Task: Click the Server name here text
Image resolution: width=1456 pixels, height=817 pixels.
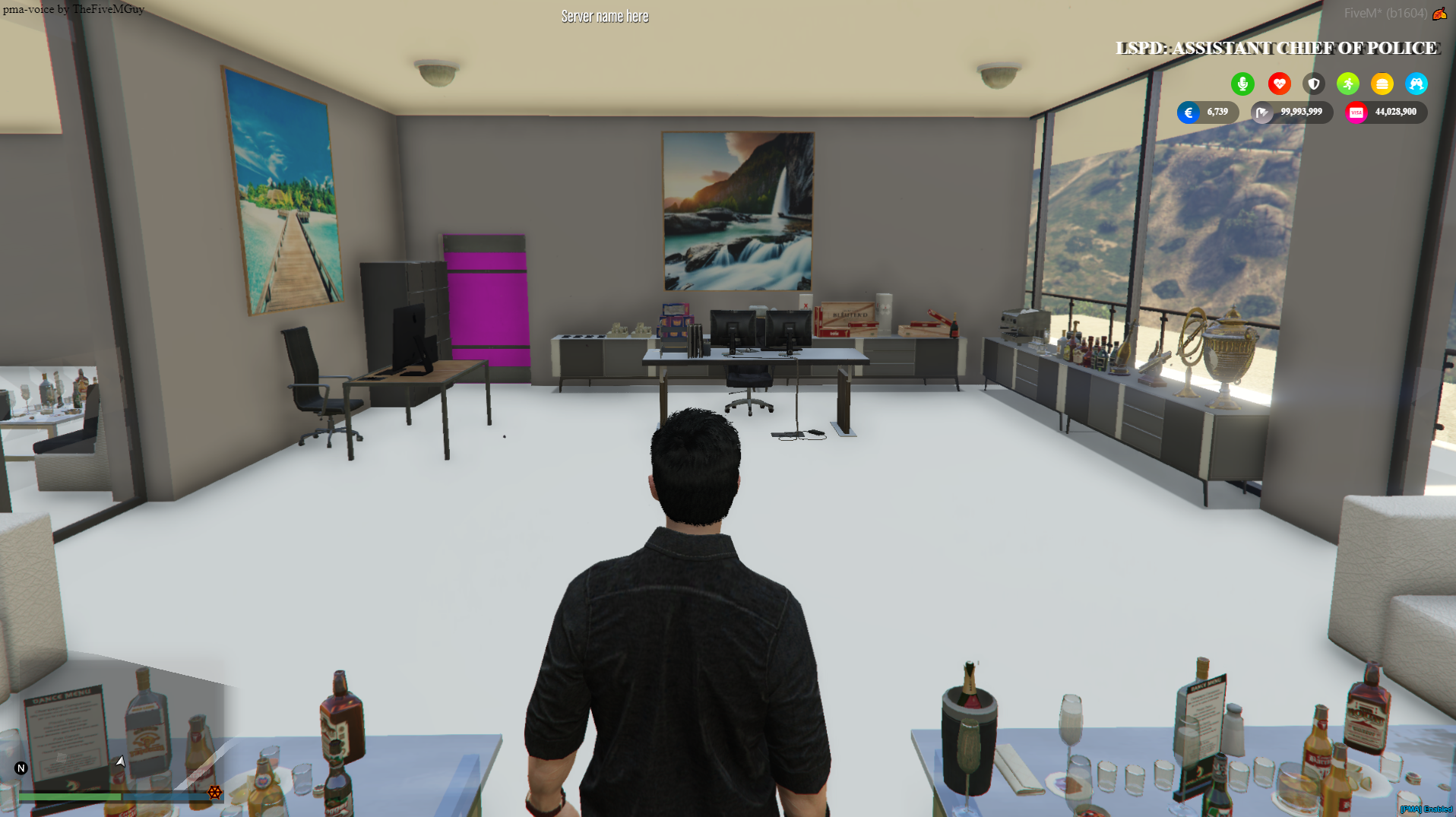Action: (604, 16)
